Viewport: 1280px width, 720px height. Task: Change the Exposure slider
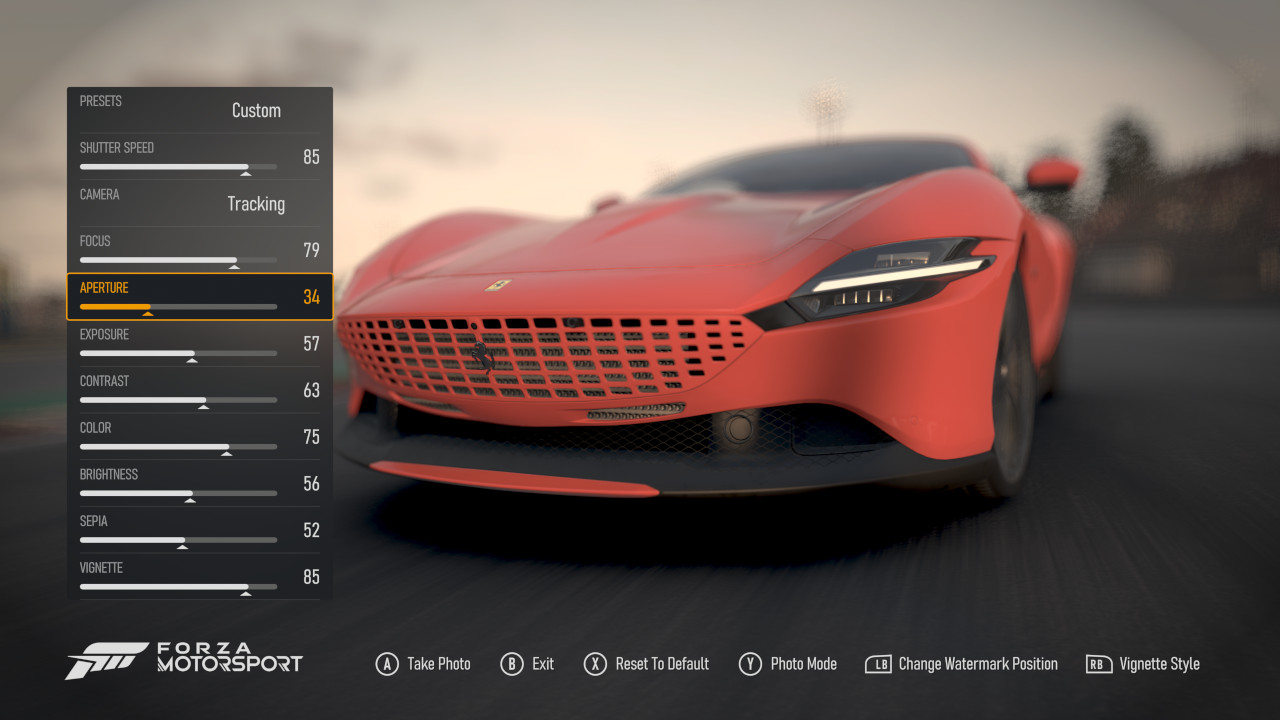pos(178,353)
